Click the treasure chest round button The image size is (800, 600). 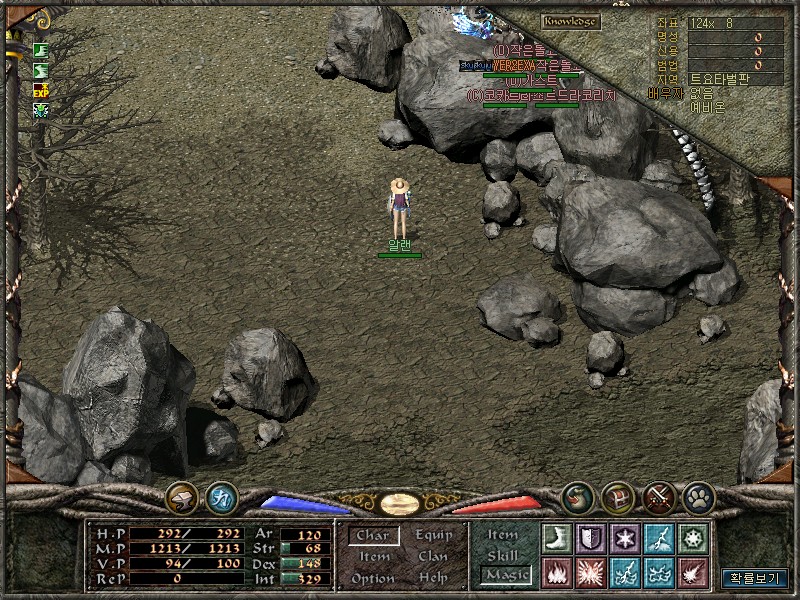[x=619, y=496]
